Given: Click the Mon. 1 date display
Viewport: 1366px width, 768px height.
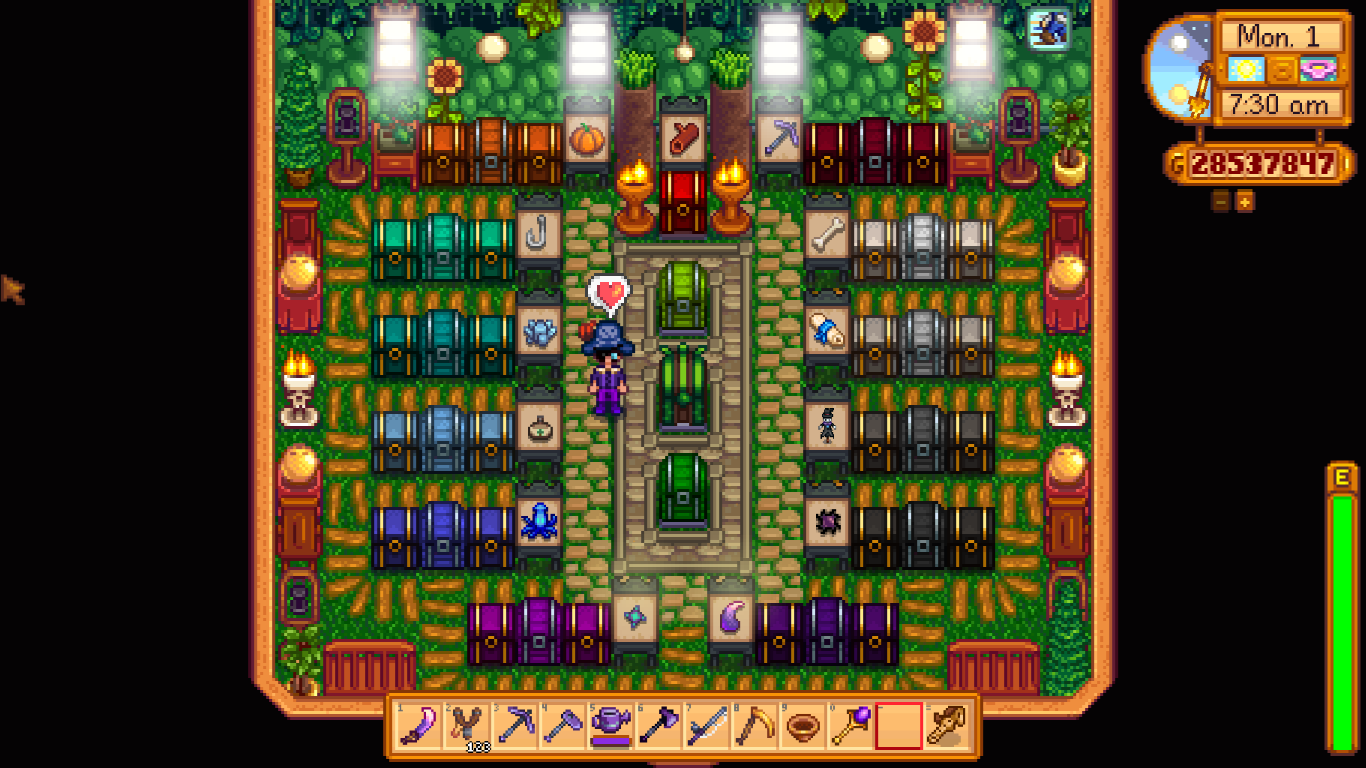Looking at the screenshot, I should (x=1277, y=36).
